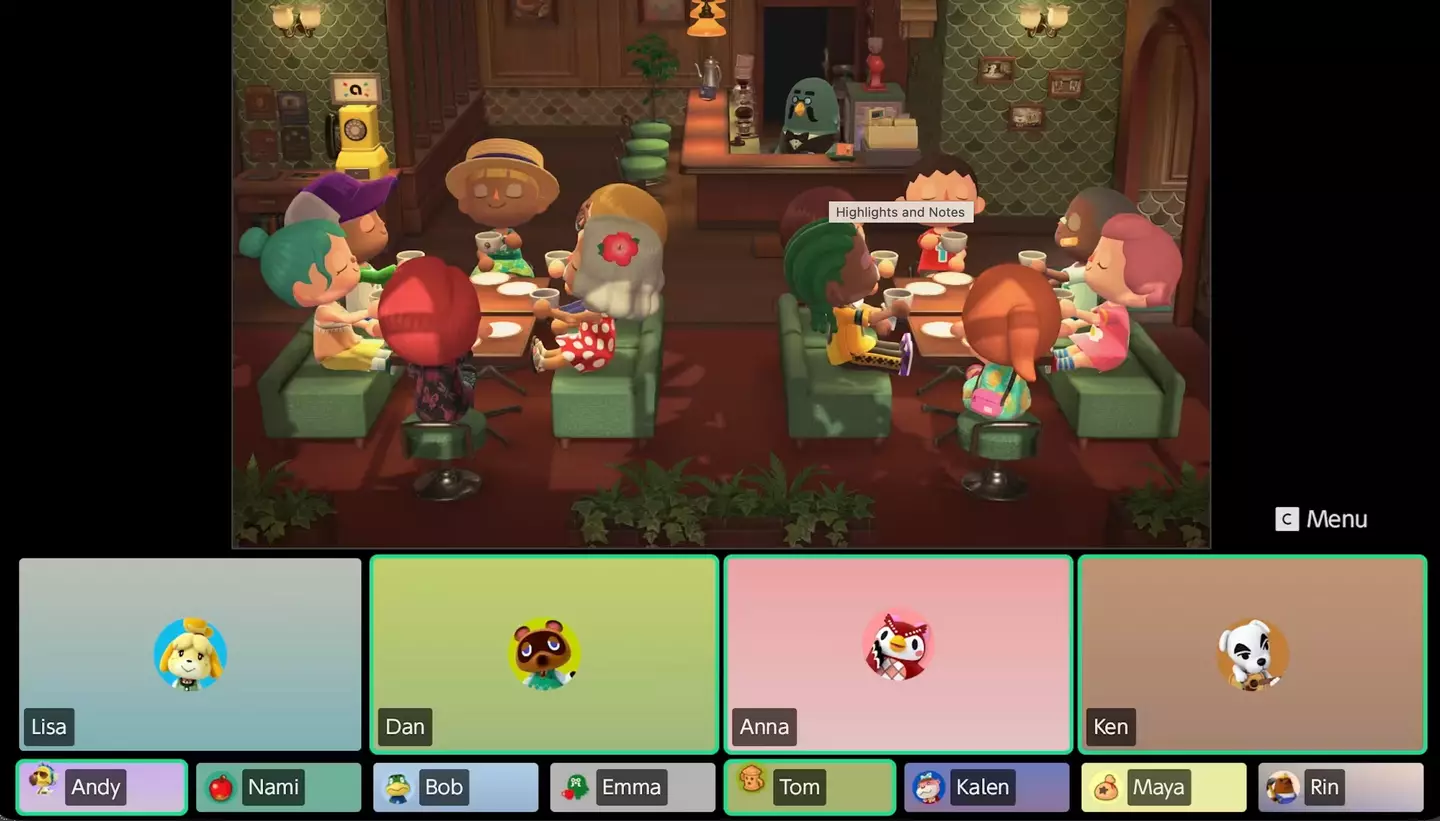Image resolution: width=1440 pixels, height=821 pixels.
Task: Click Lisa's Isabelle avatar icon
Action: (x=190, y=654)
